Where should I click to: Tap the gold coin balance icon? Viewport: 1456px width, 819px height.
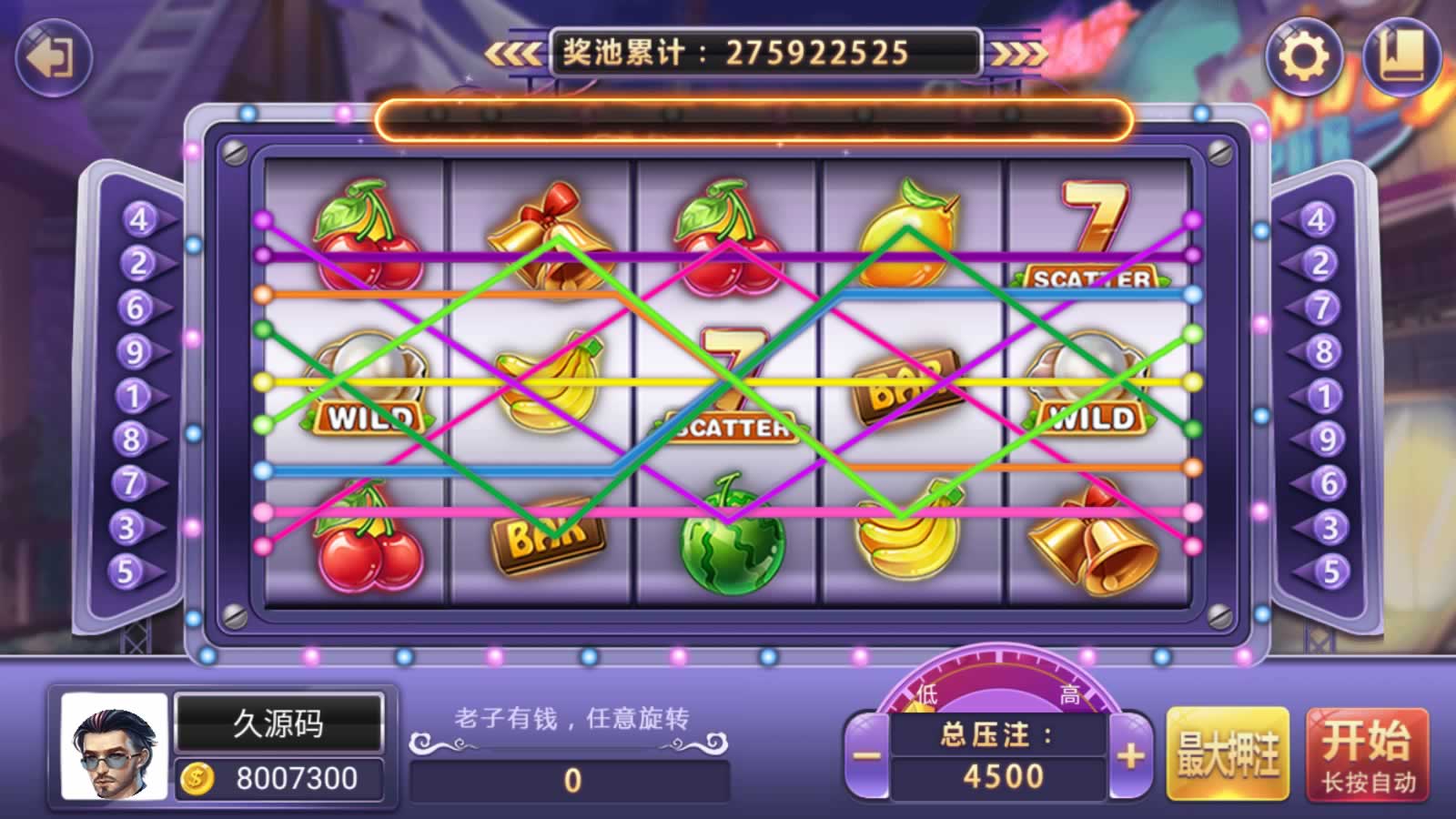(x=197, y=779)
